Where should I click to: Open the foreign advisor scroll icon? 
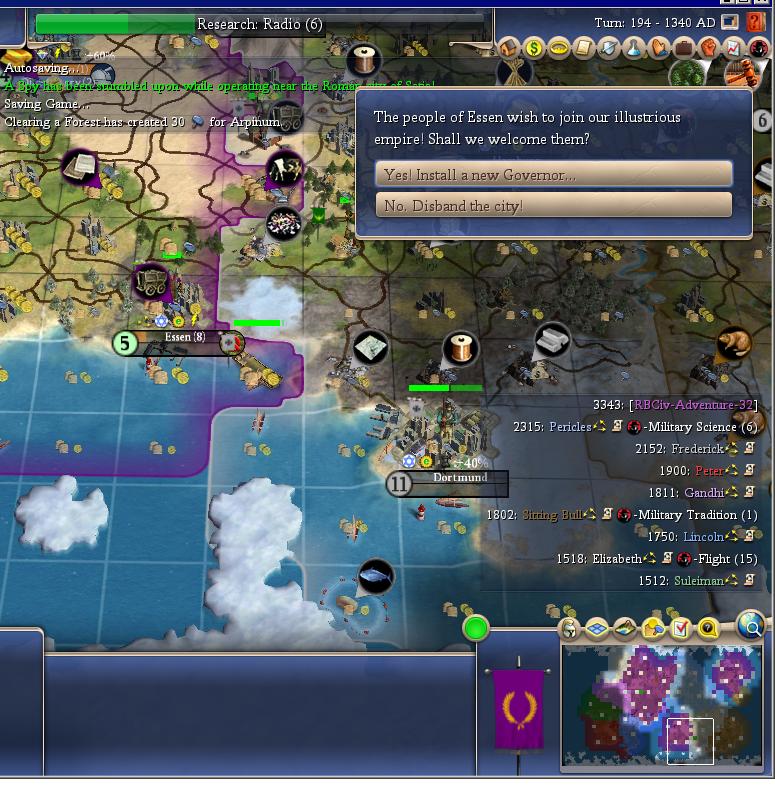coord(584,48)
